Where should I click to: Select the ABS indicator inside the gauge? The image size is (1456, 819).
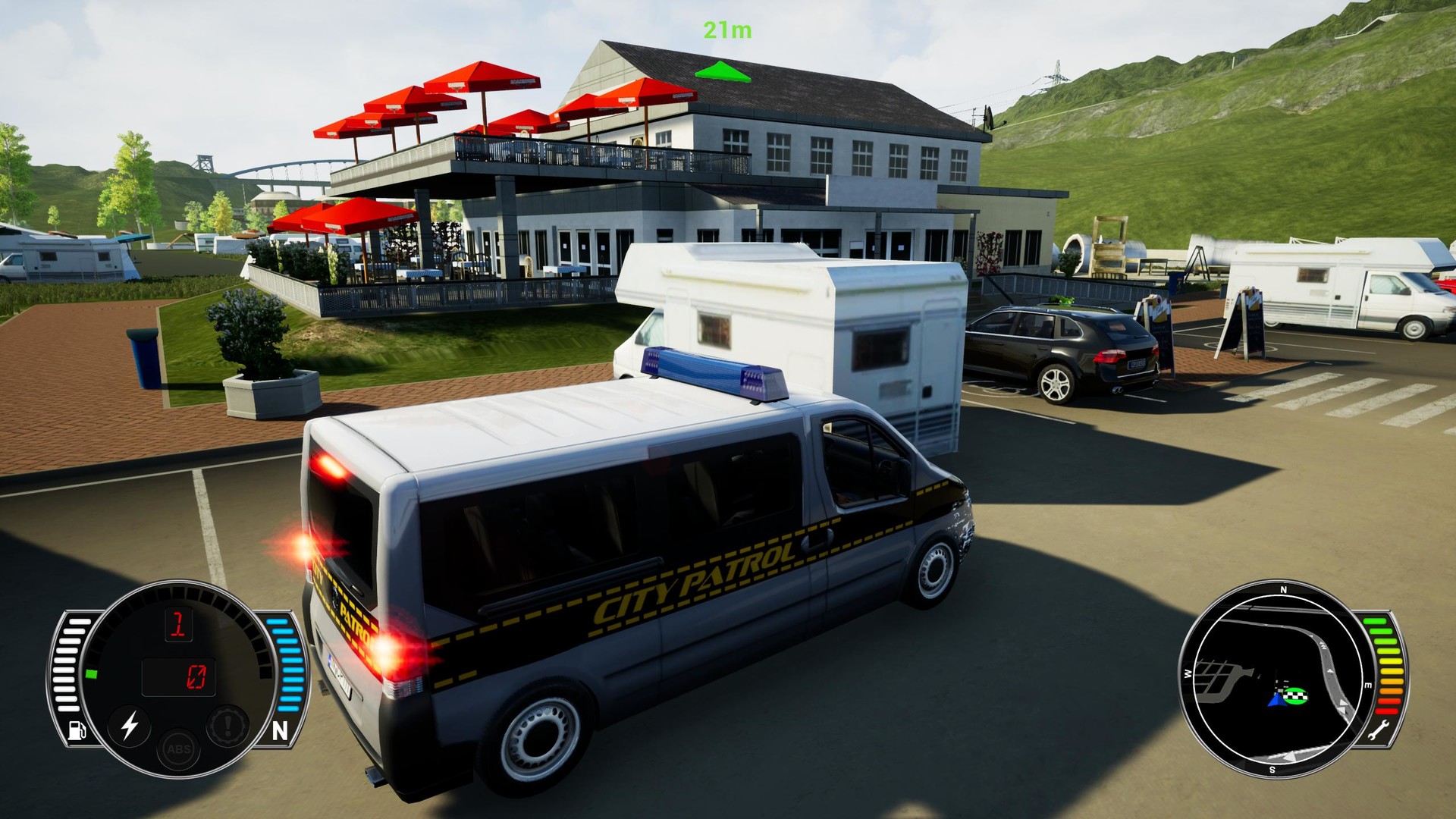pos(177,752)
